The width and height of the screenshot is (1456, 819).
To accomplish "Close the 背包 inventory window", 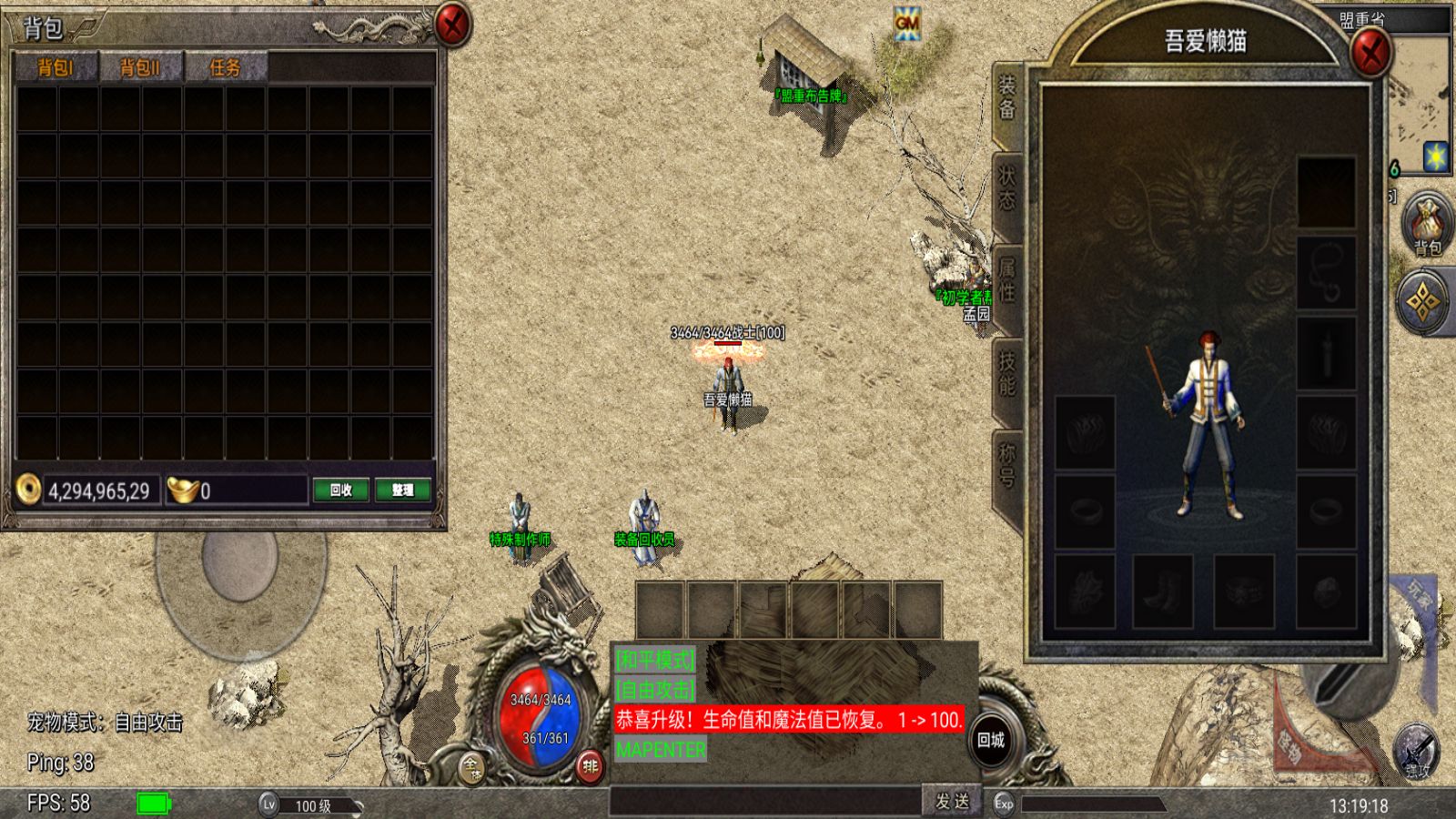I will pos(452,25).
